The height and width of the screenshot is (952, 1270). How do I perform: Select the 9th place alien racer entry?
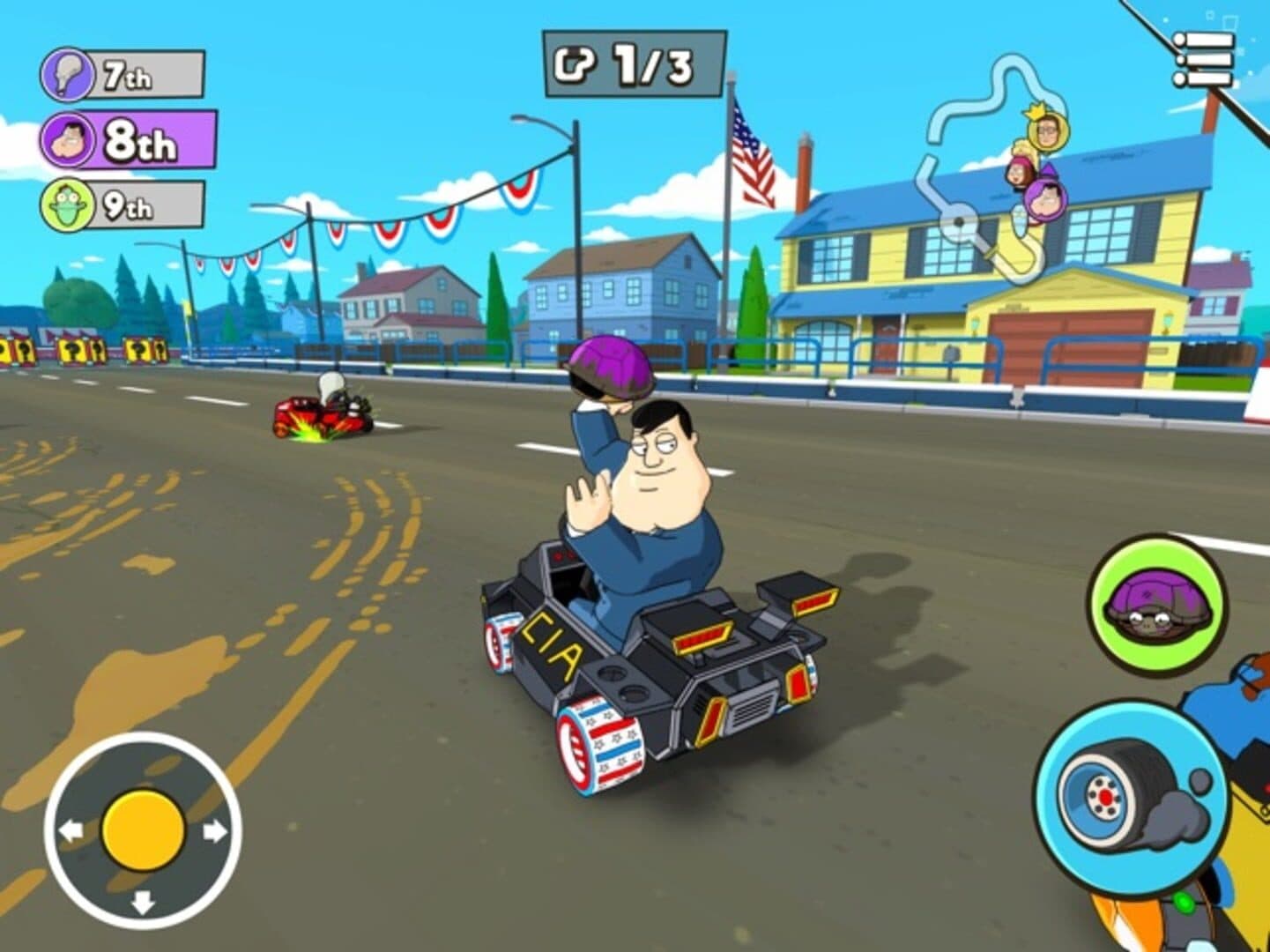coord(123,205)
